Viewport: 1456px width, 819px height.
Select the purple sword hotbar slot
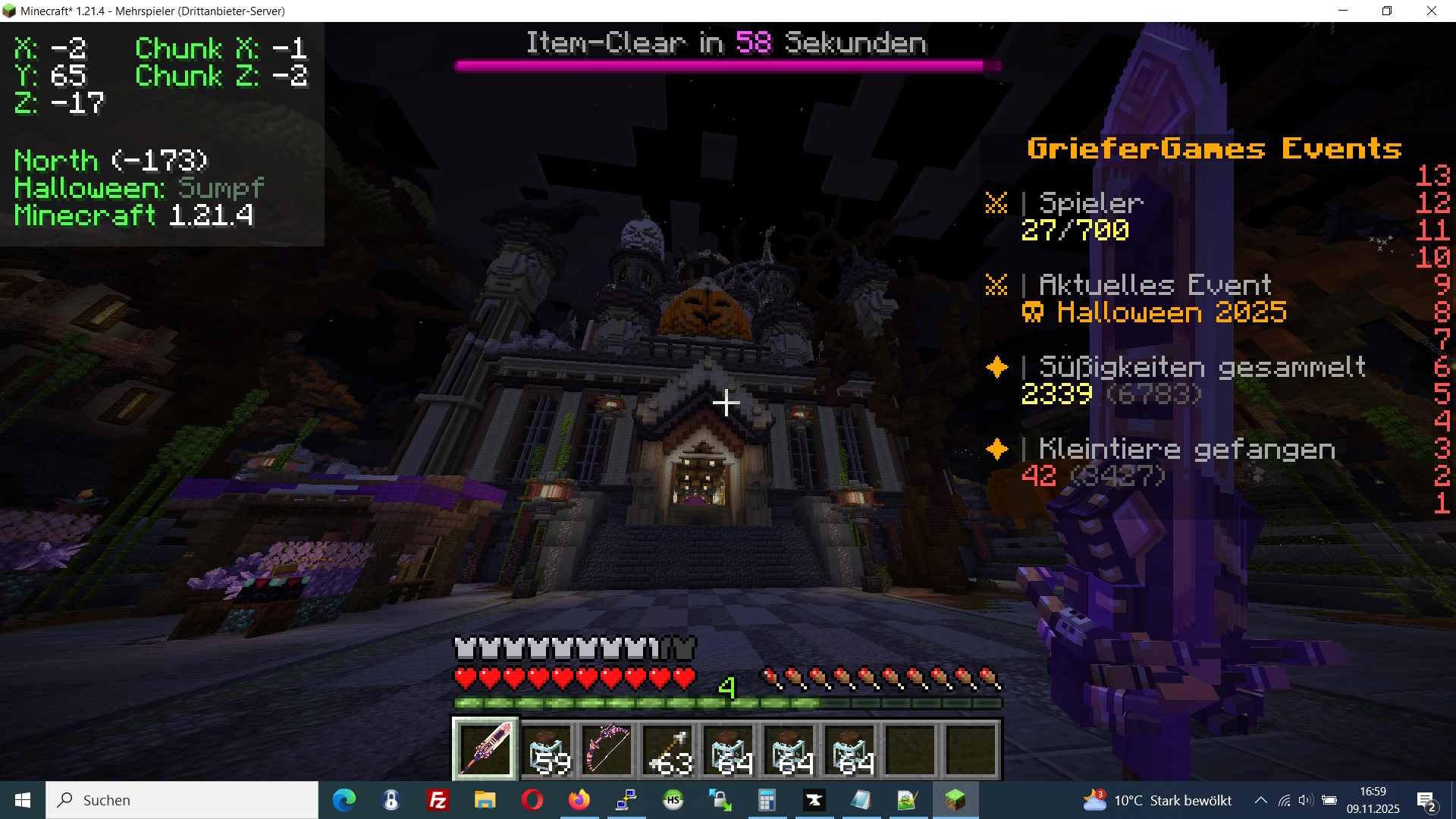(x=485, y=748)
